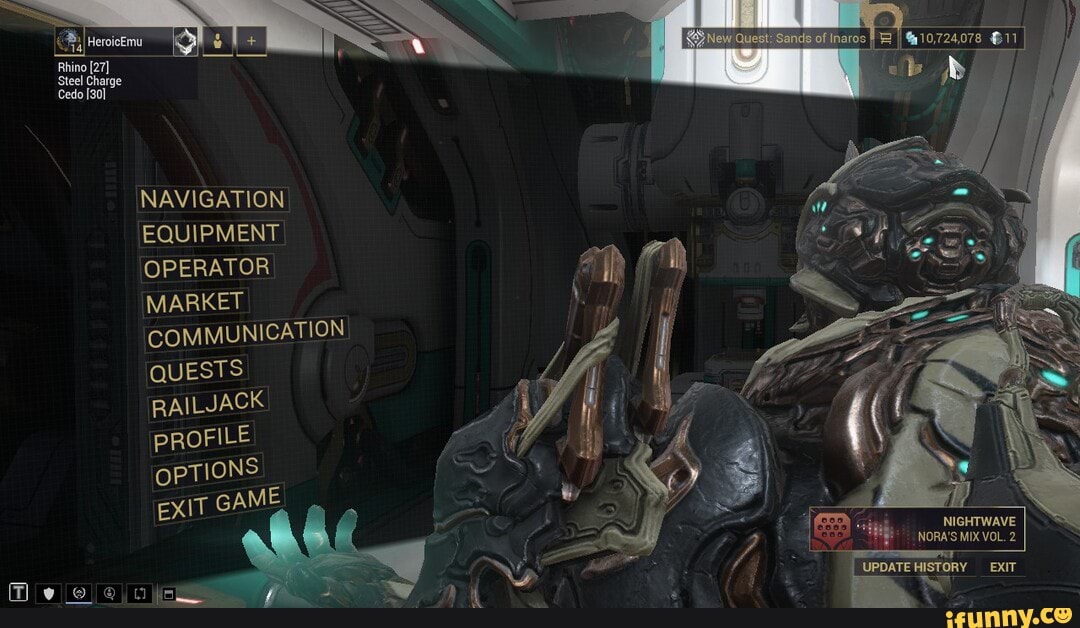Select the shield icon chat tab
Image resolution: width=1080 pixels, height=628 pixels.
pos(48,594)
